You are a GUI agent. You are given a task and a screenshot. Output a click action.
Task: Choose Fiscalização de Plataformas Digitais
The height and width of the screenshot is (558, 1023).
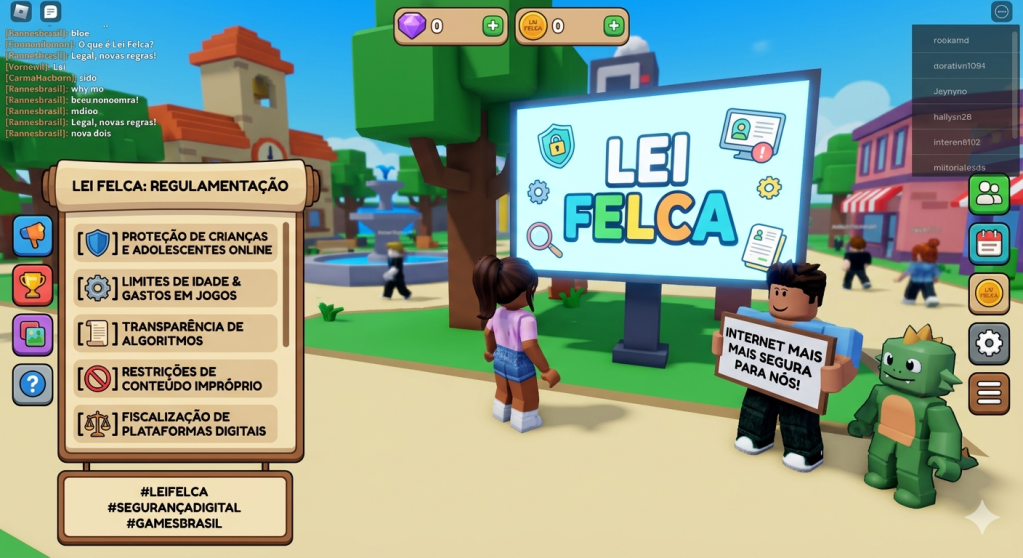point(176,424)
